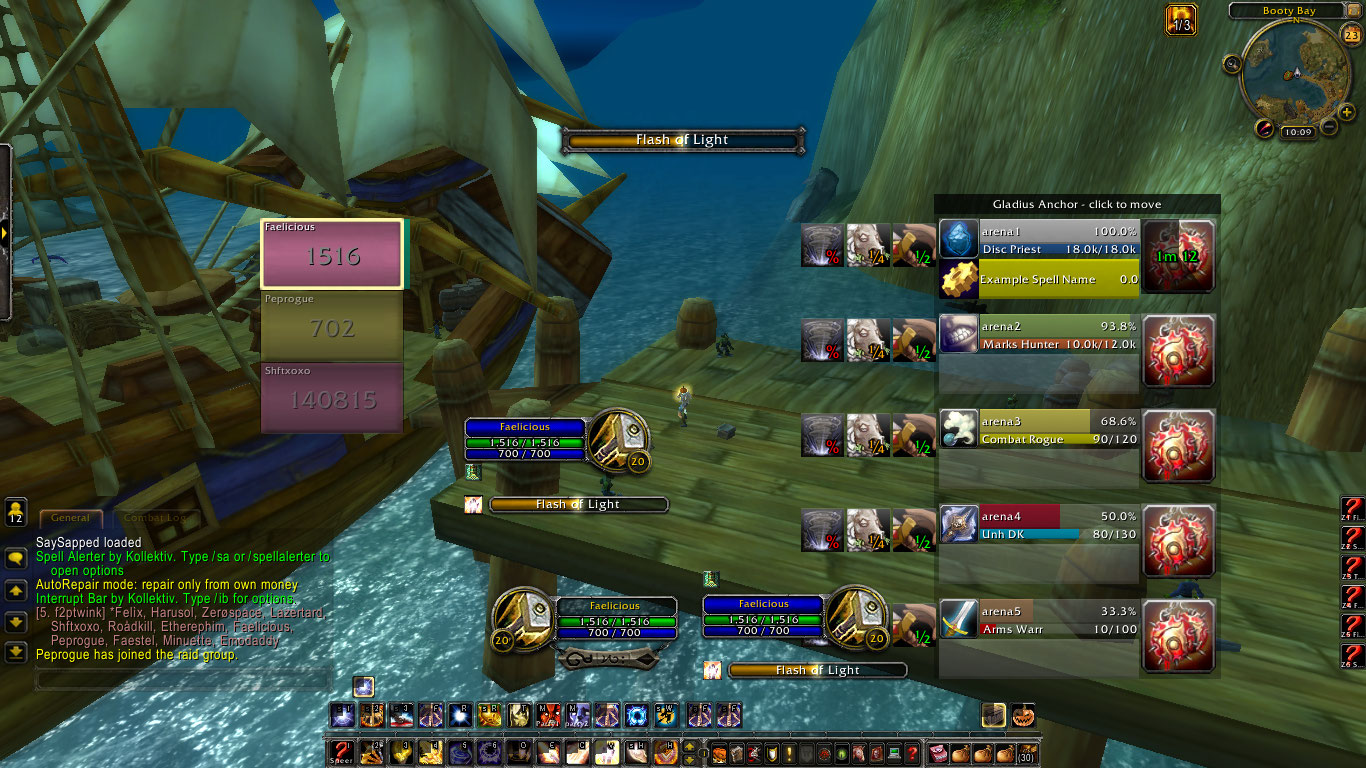Jump chat to bottom with the underlined arrow
Image resolution: width=1366 pixels, height=768 pixels.
click(16, 653)
